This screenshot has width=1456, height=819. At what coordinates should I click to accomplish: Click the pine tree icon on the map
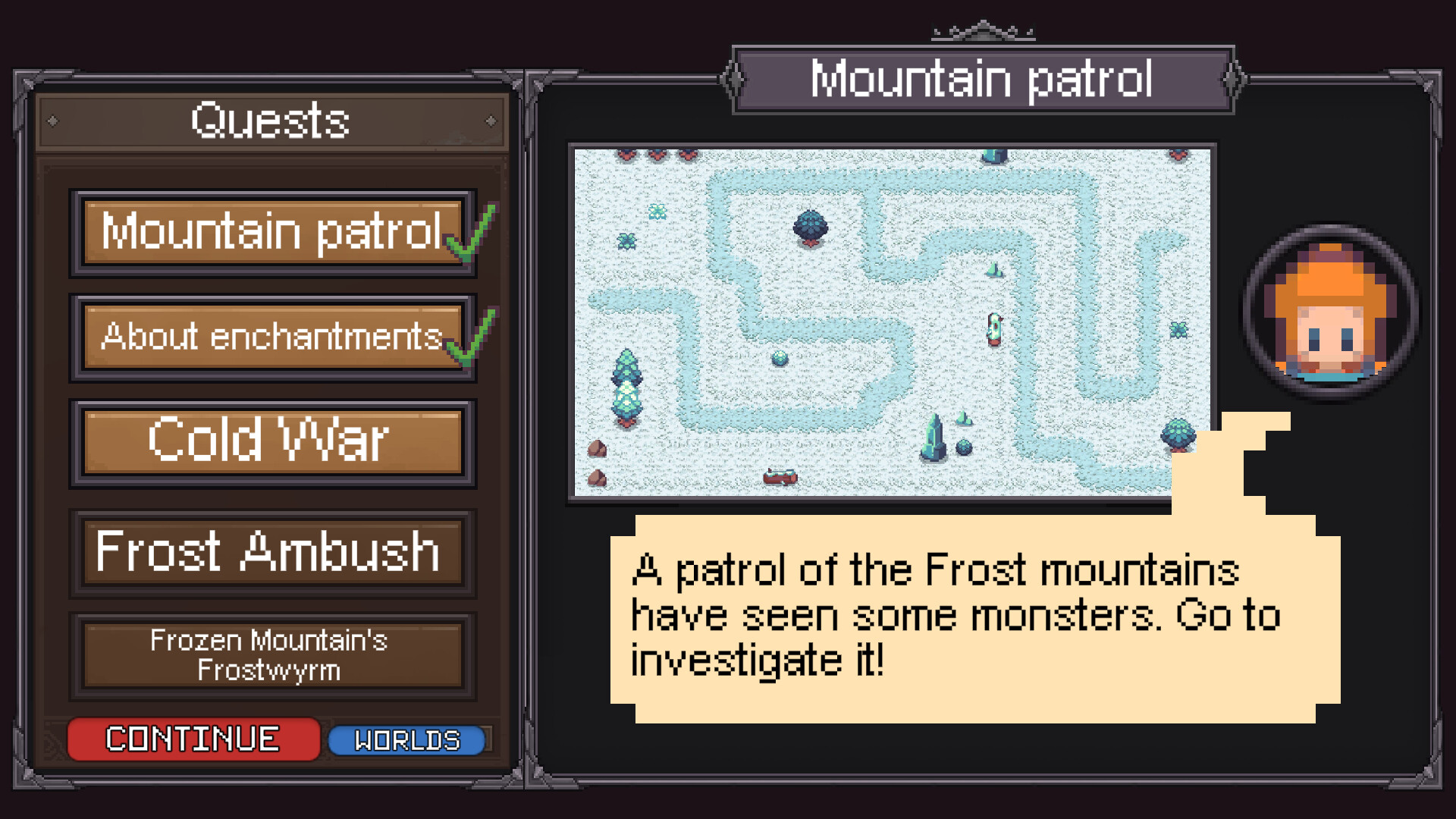click(628, 385)
